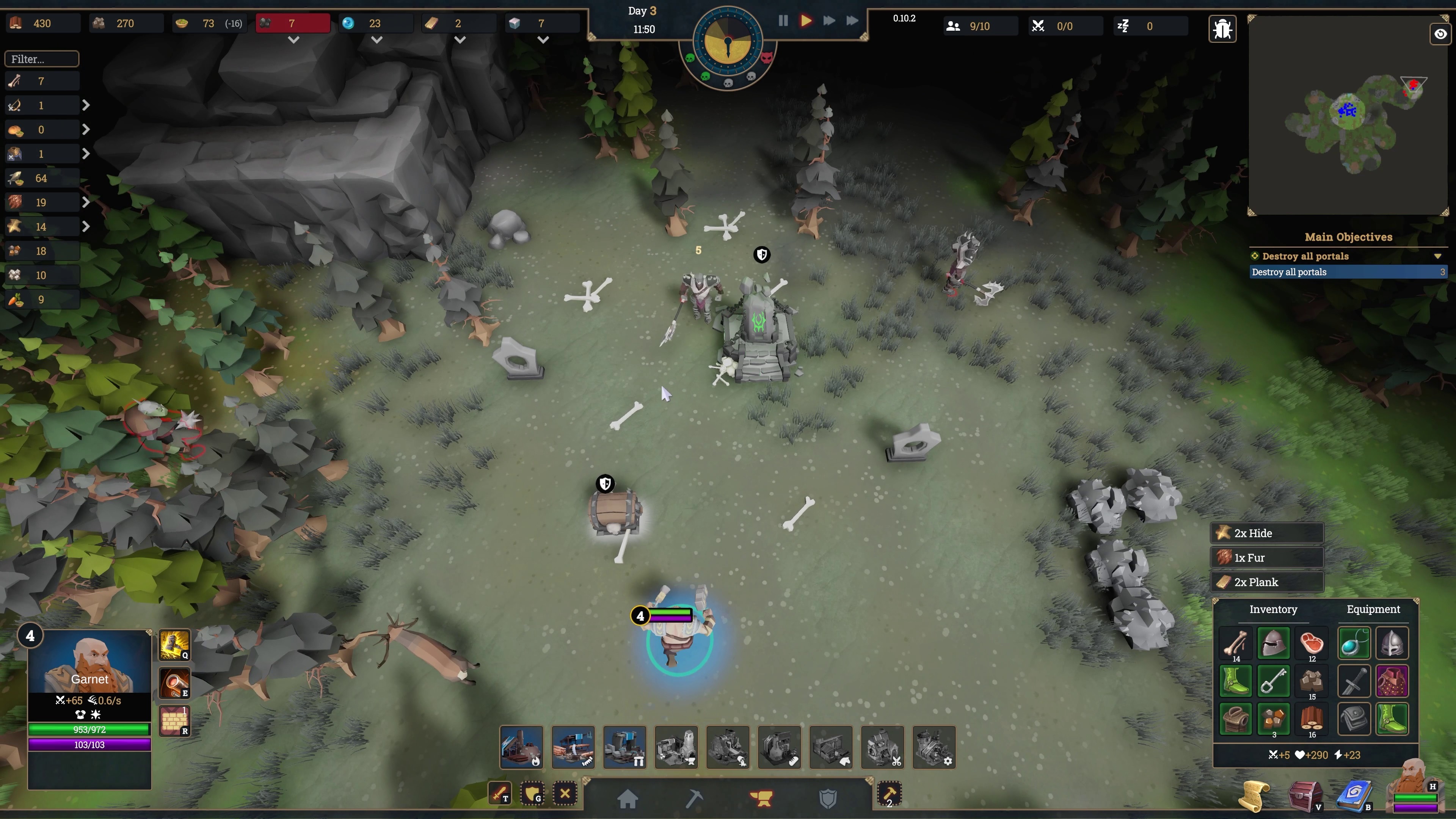Select the brick wall ability
The image size is (1456, 819).
pos(174,721)
